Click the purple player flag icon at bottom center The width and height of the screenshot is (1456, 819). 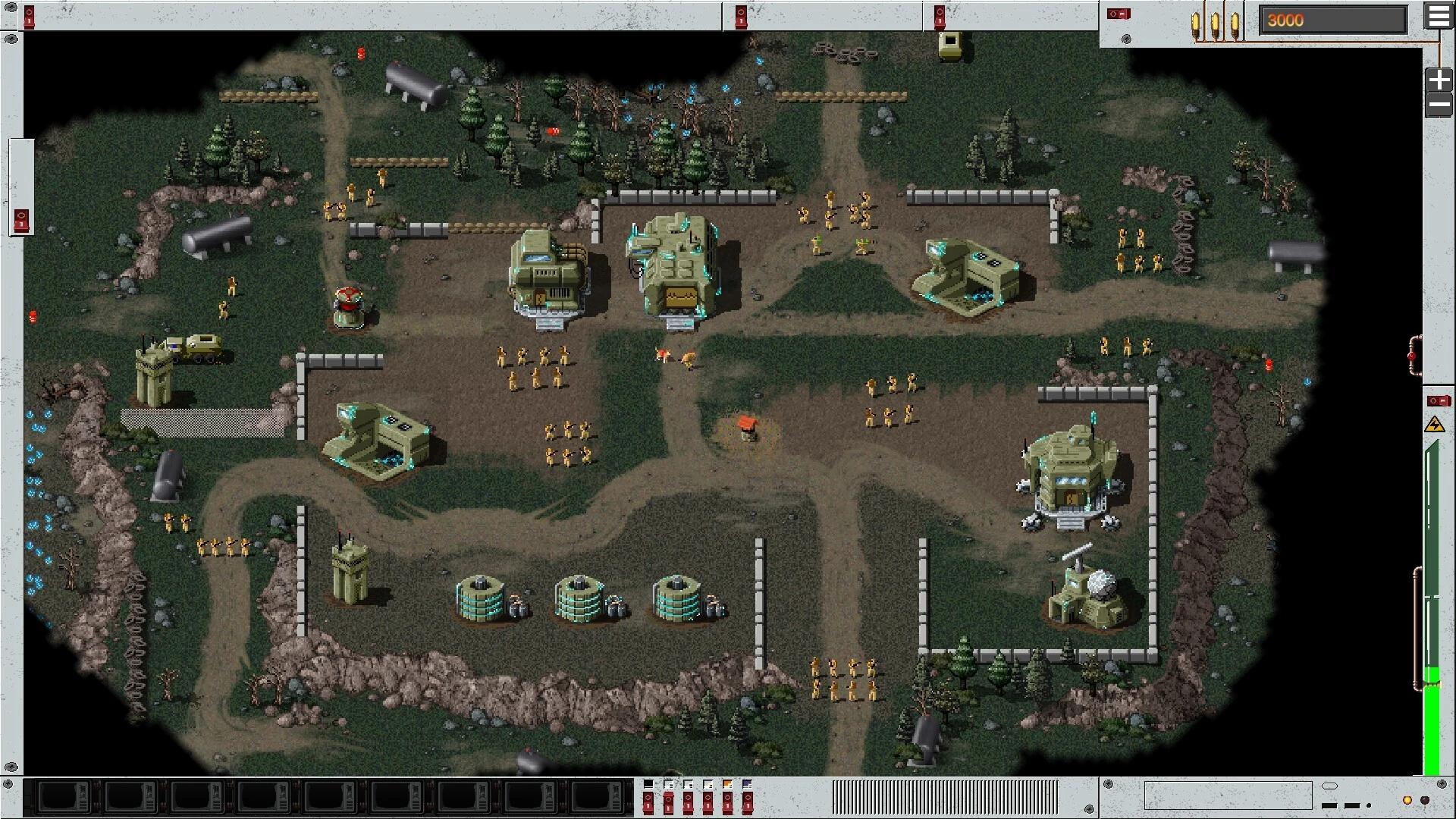747,783
